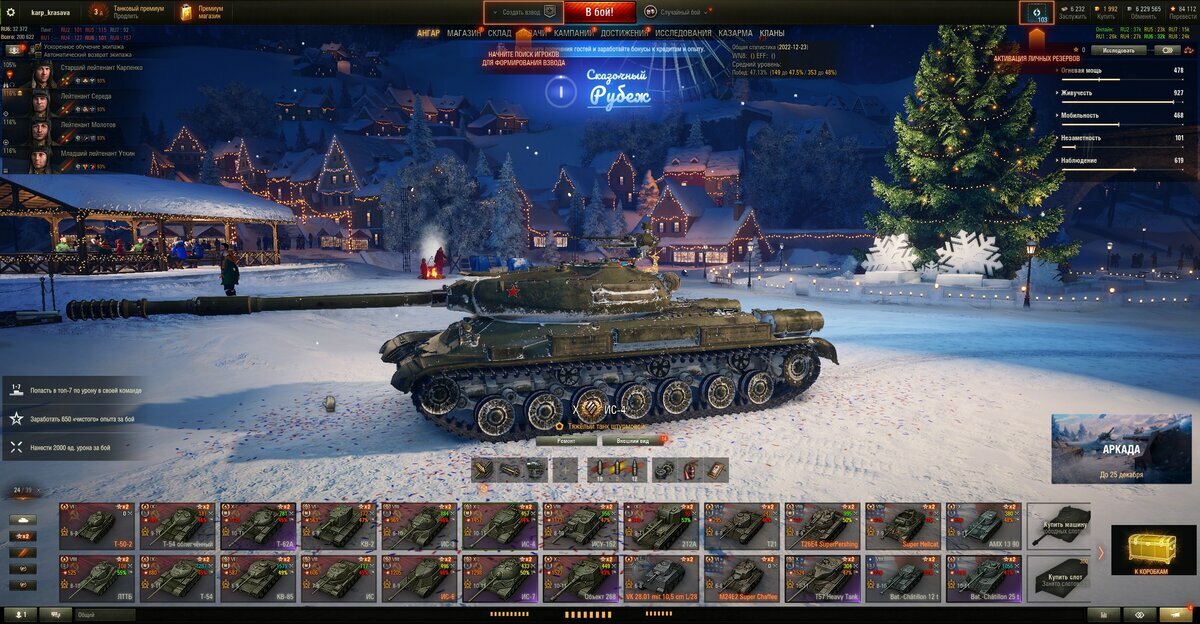Click the red «В бой!» battle button

tap(599, 12)
